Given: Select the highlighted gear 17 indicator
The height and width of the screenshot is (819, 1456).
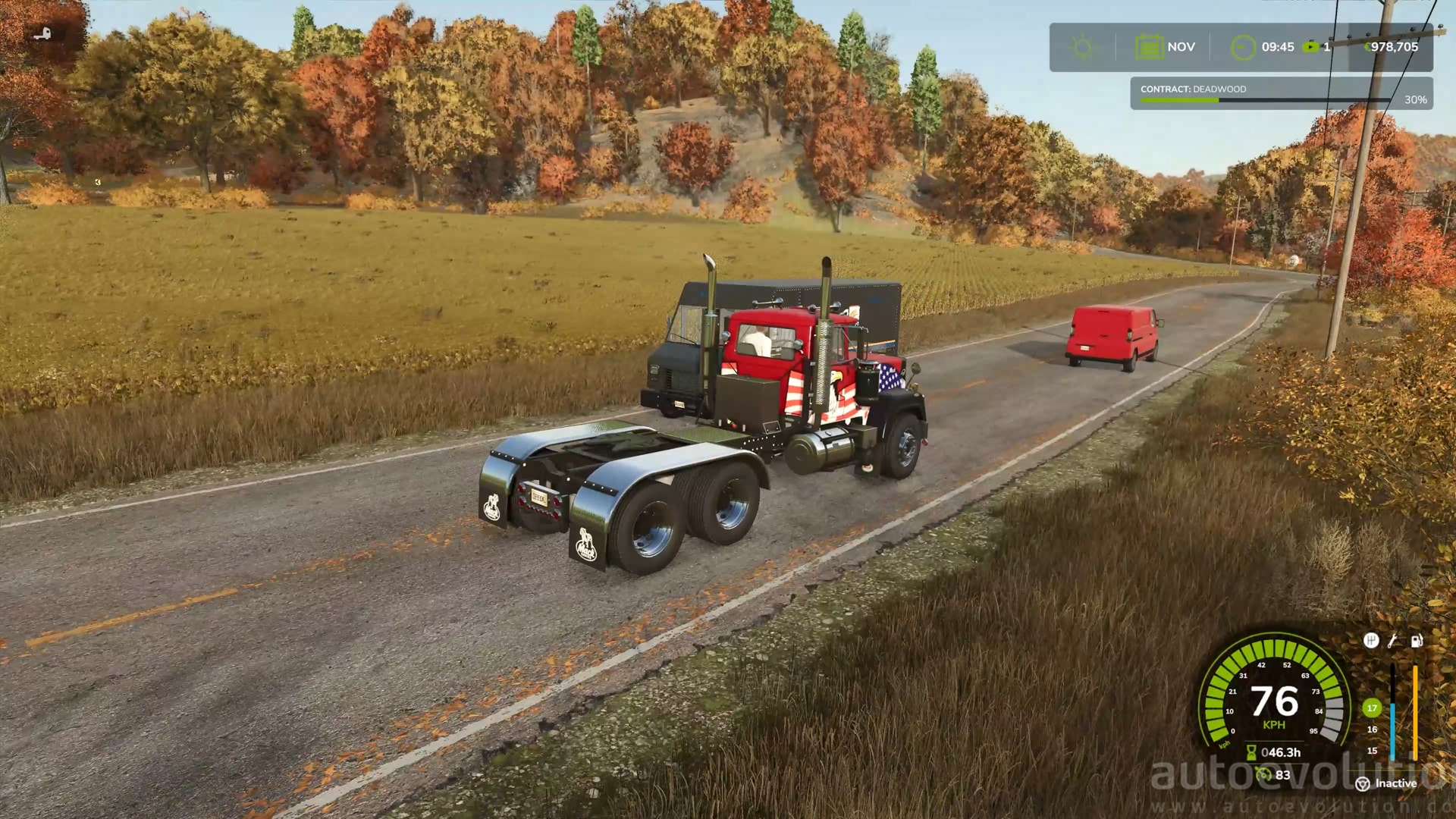Looking at the screenshot, I should tap(1372, 708).
